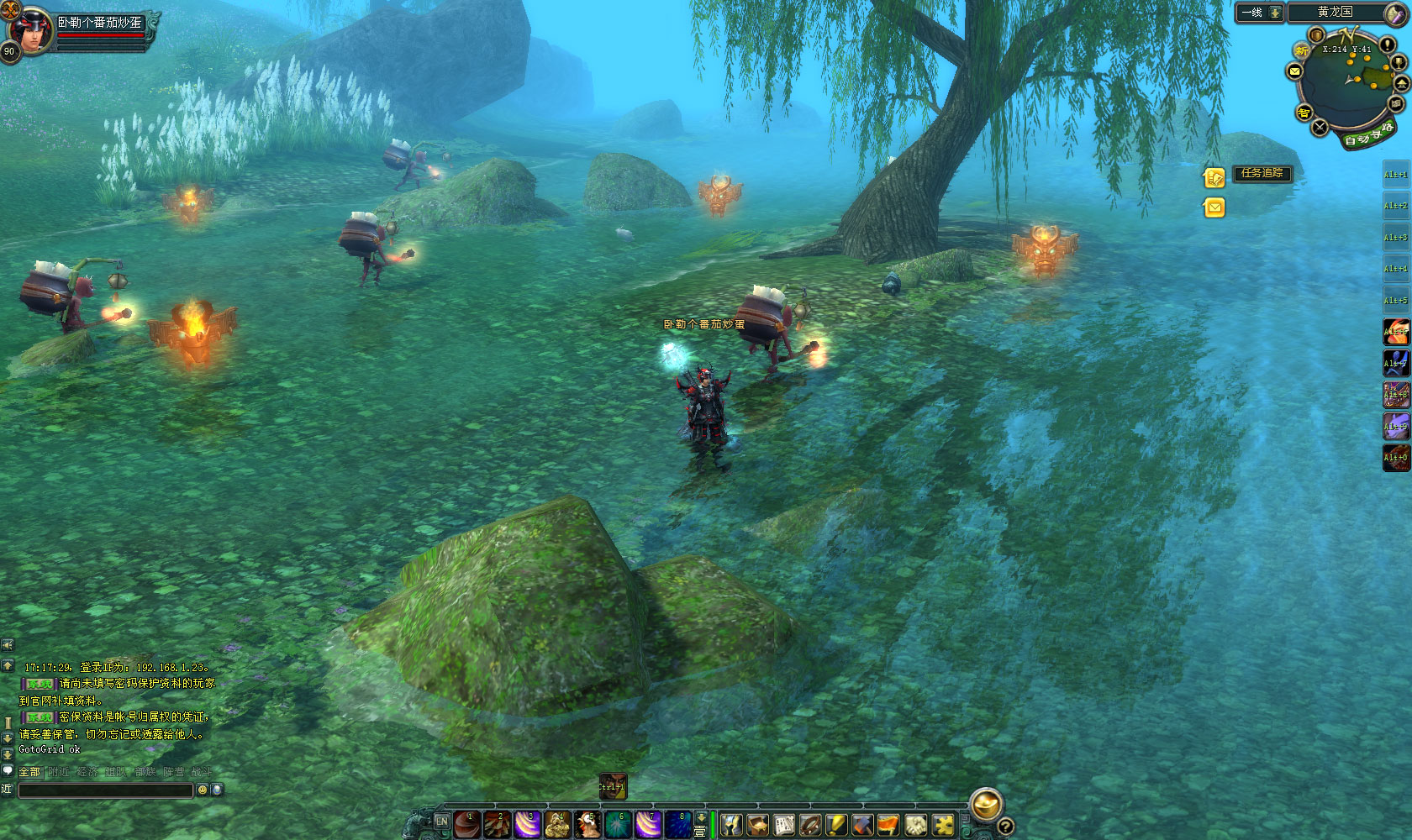Switch chat to the 组队 tab
The image size is (1412, 840).
116,771
